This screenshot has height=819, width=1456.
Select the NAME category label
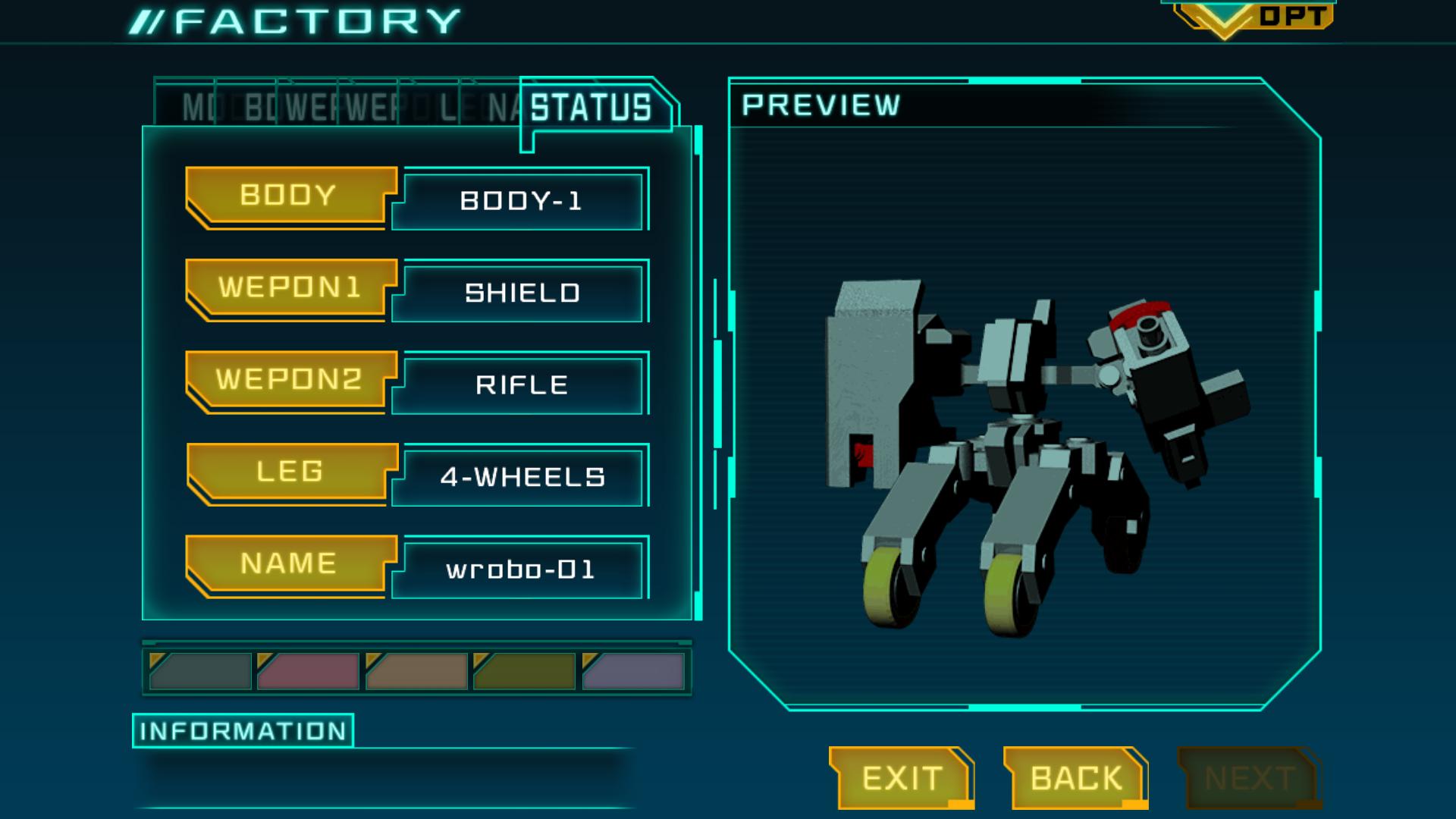(288, 563)
